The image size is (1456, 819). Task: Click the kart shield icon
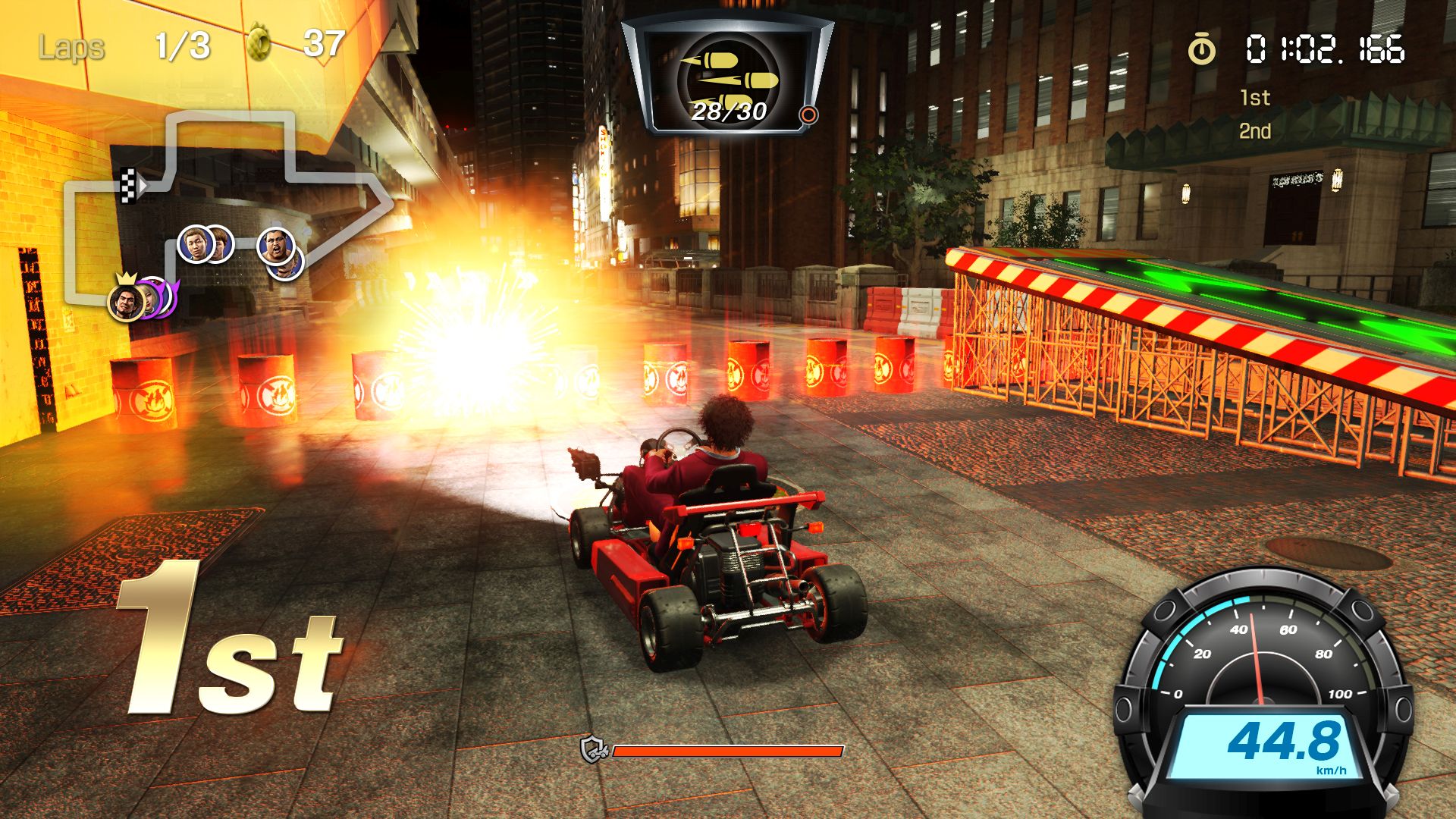[594, 750]
